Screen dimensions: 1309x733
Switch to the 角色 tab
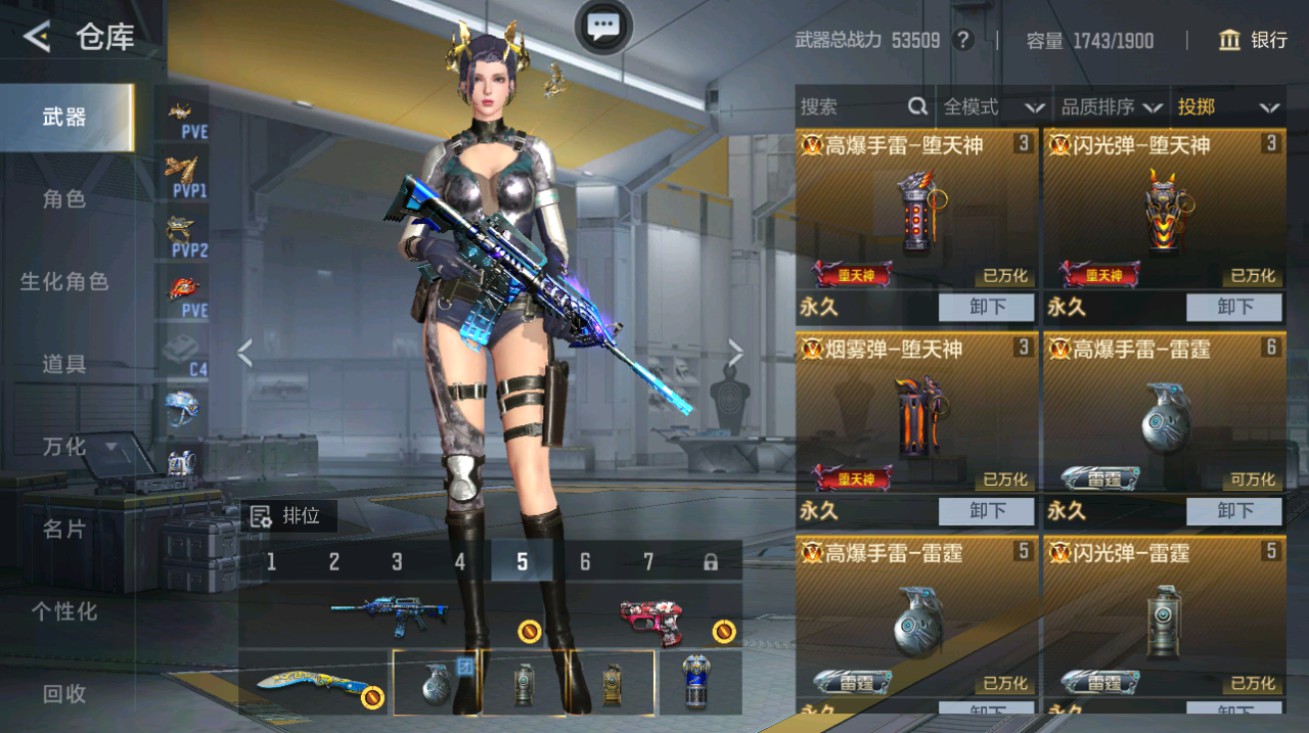tap(65, 199)
